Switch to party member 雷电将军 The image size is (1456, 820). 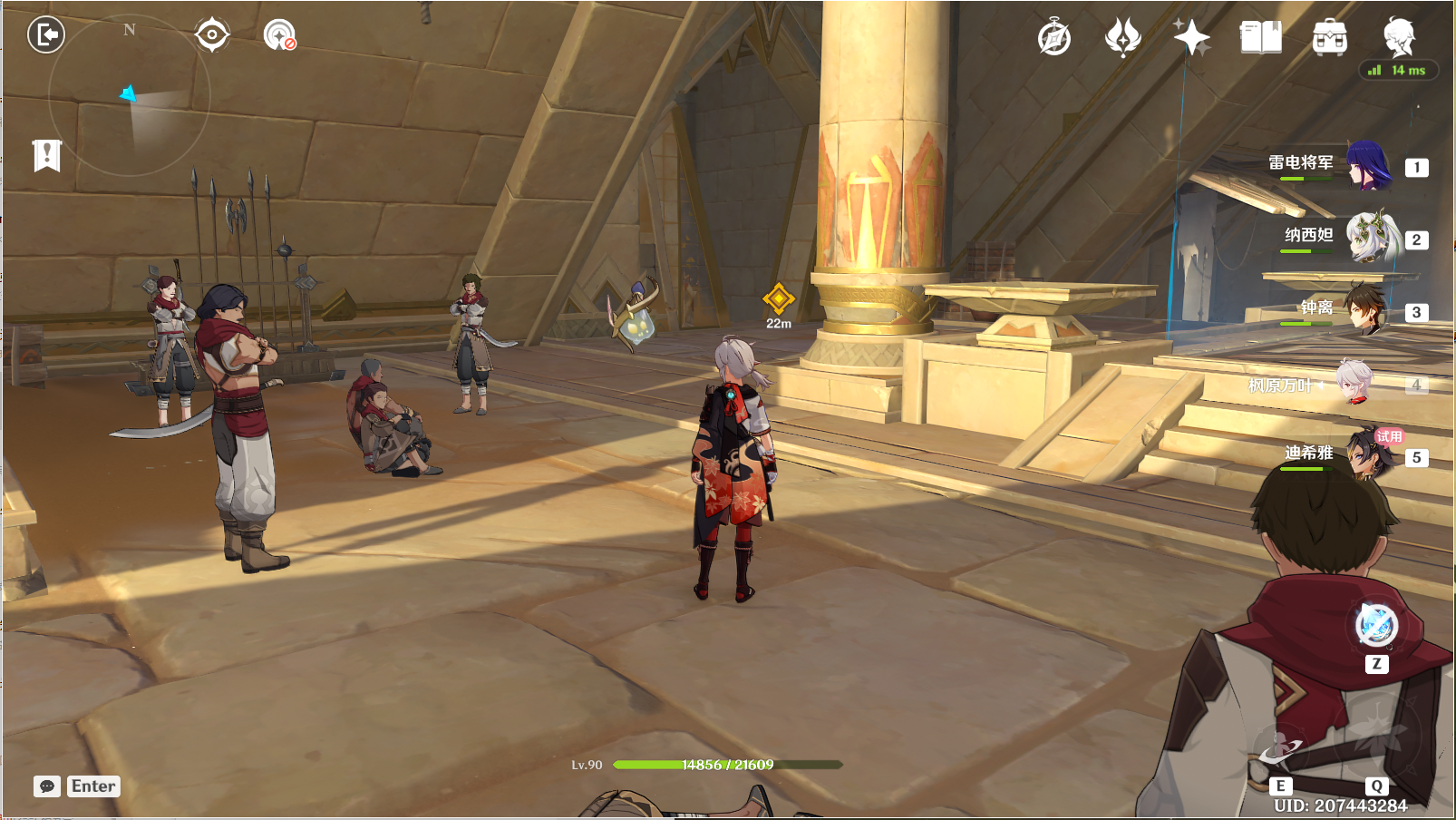(1368, 166)
